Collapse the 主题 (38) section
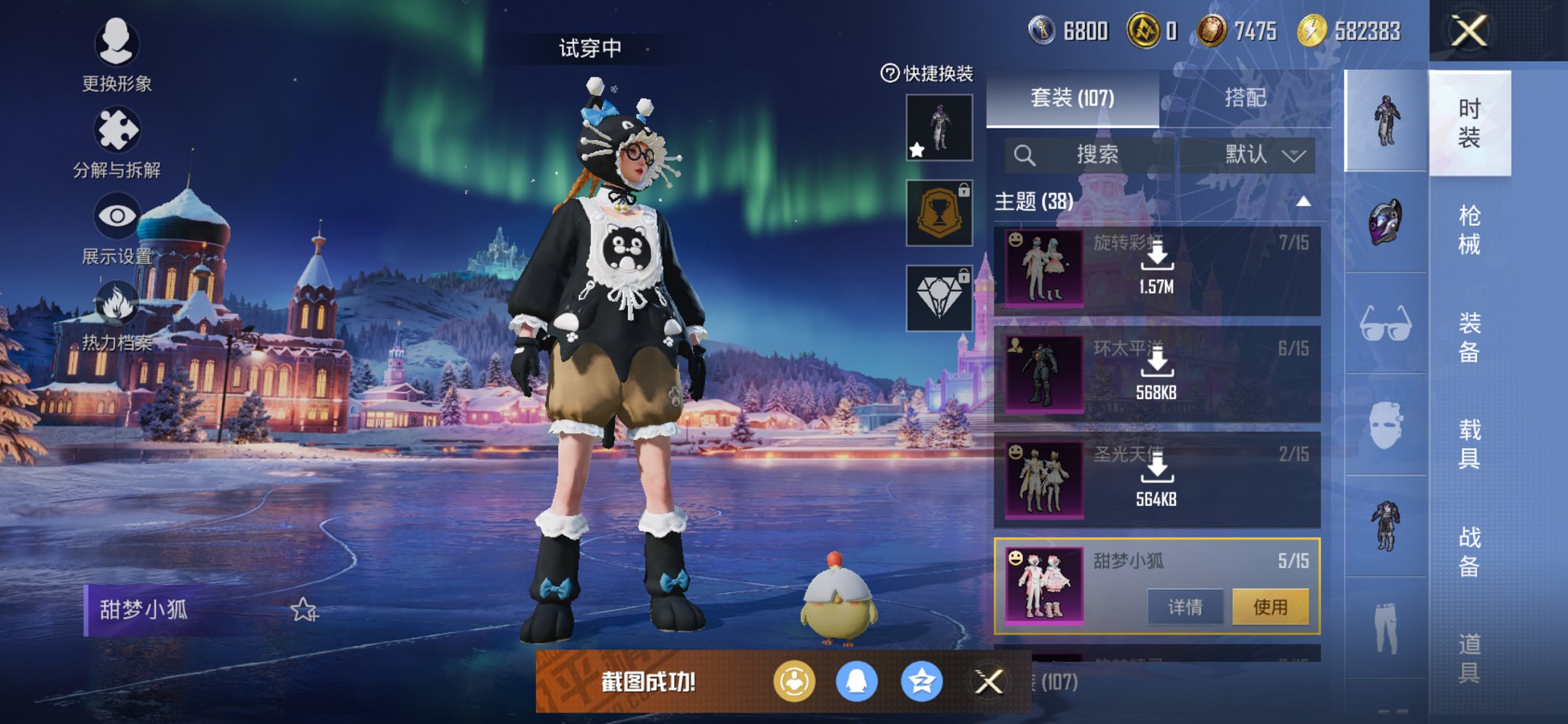Image resolution: width=1568 pixels, height=724 pixels. [1304, 202]
